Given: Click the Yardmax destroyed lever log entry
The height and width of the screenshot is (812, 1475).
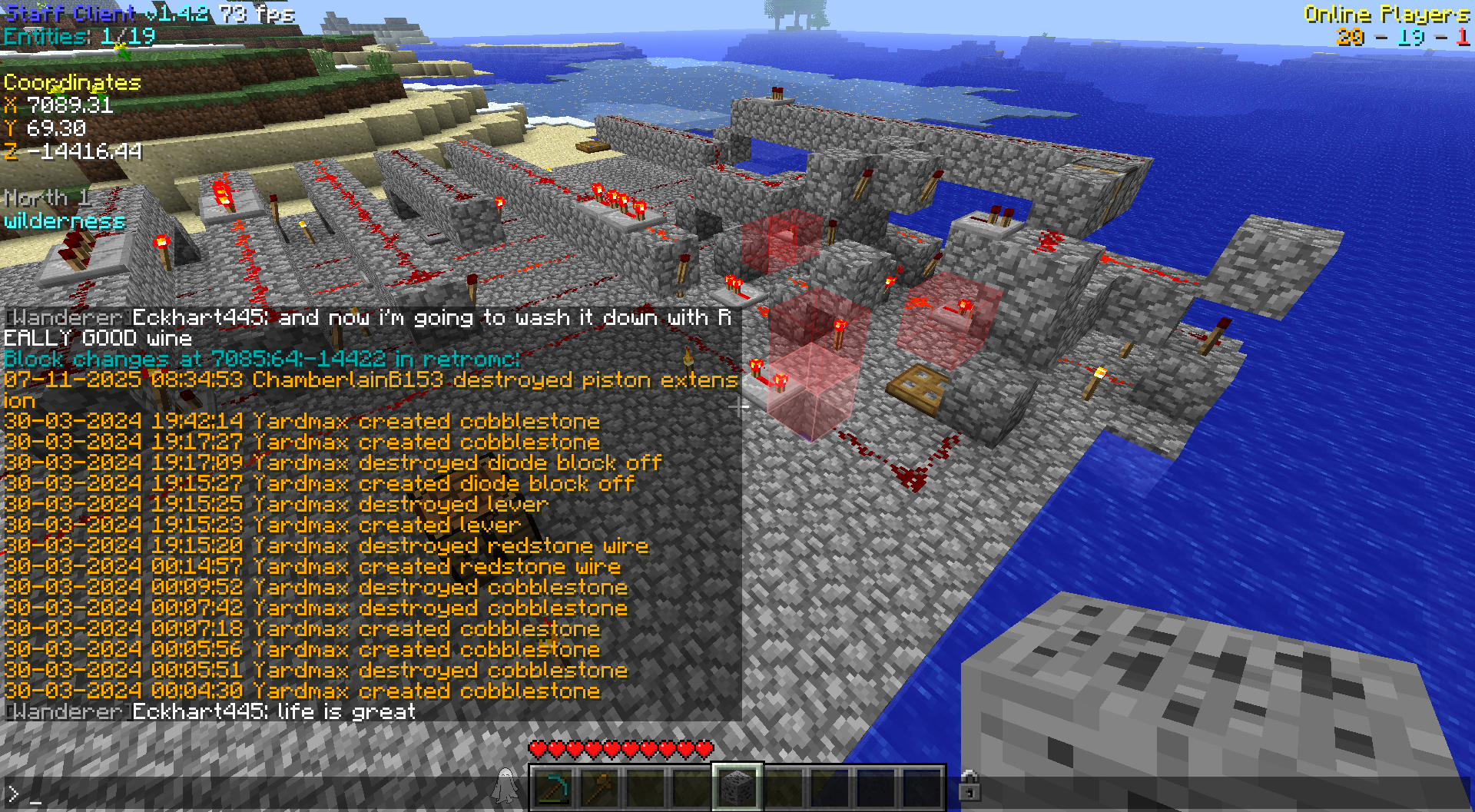Looking at the screenshot, I should (277, 504).
